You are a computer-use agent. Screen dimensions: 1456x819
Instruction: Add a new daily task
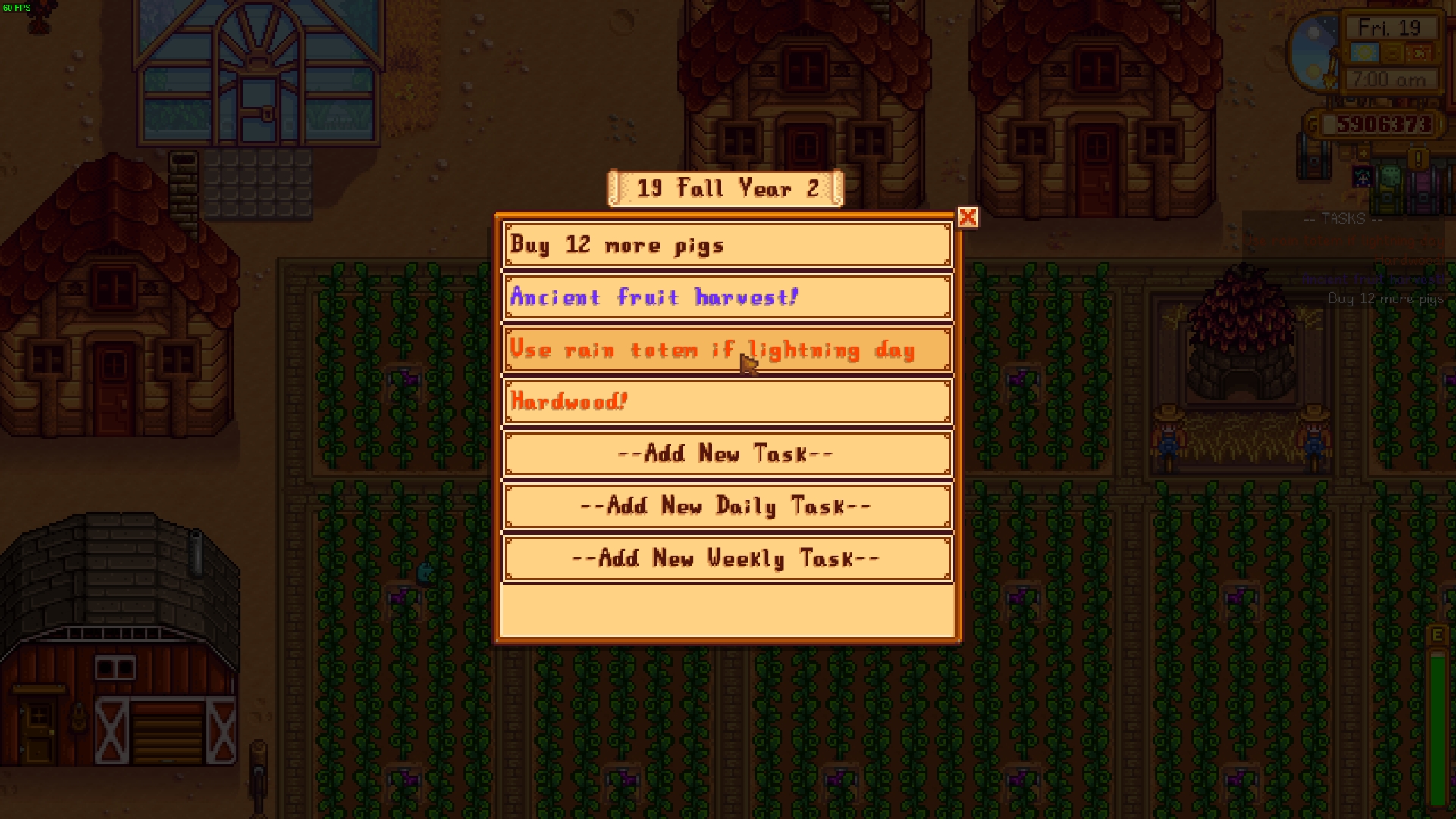coord(726,506)
